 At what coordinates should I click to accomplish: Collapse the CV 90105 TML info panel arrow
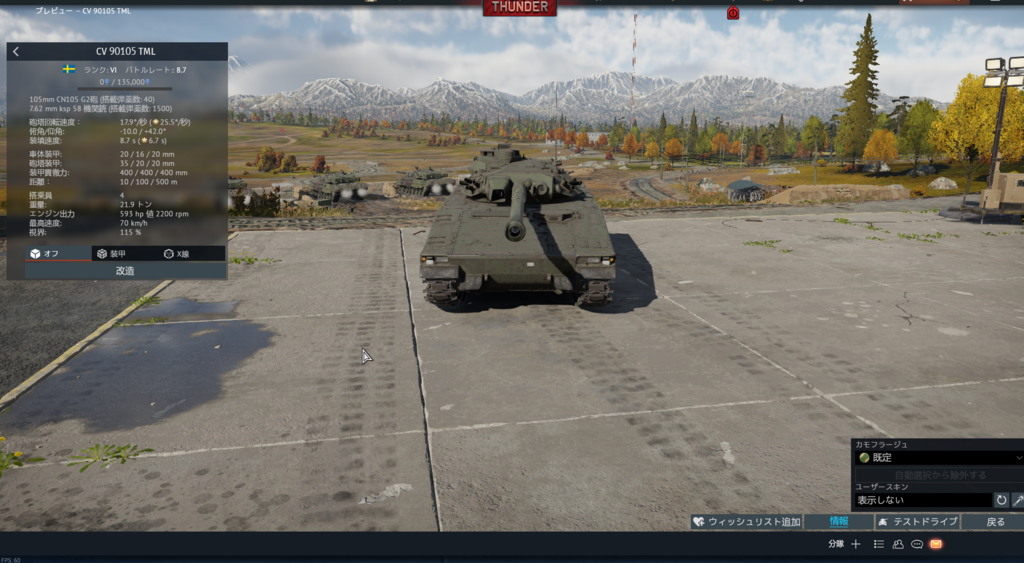[16, 51]
